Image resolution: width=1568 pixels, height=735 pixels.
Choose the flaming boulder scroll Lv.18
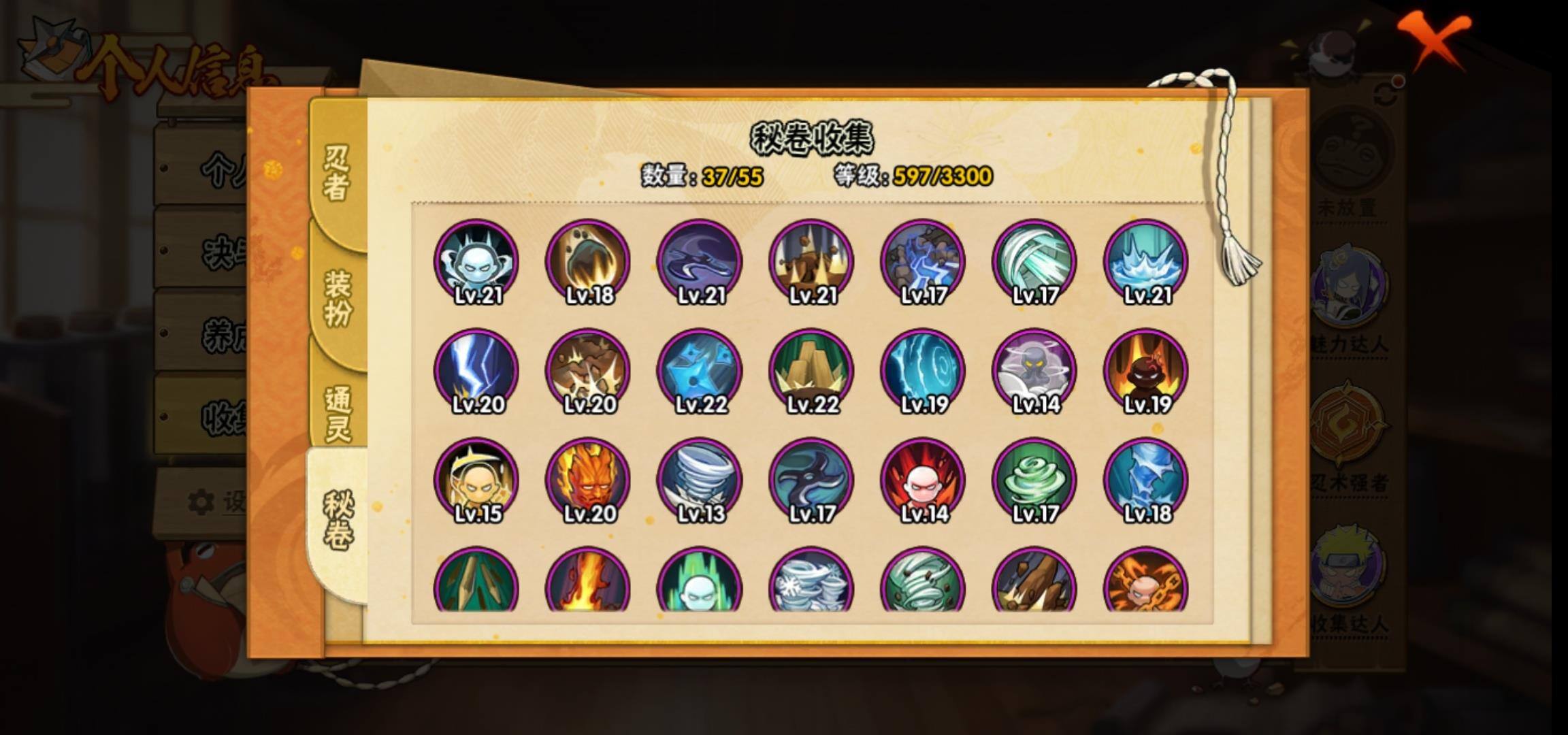pos(588,262)
